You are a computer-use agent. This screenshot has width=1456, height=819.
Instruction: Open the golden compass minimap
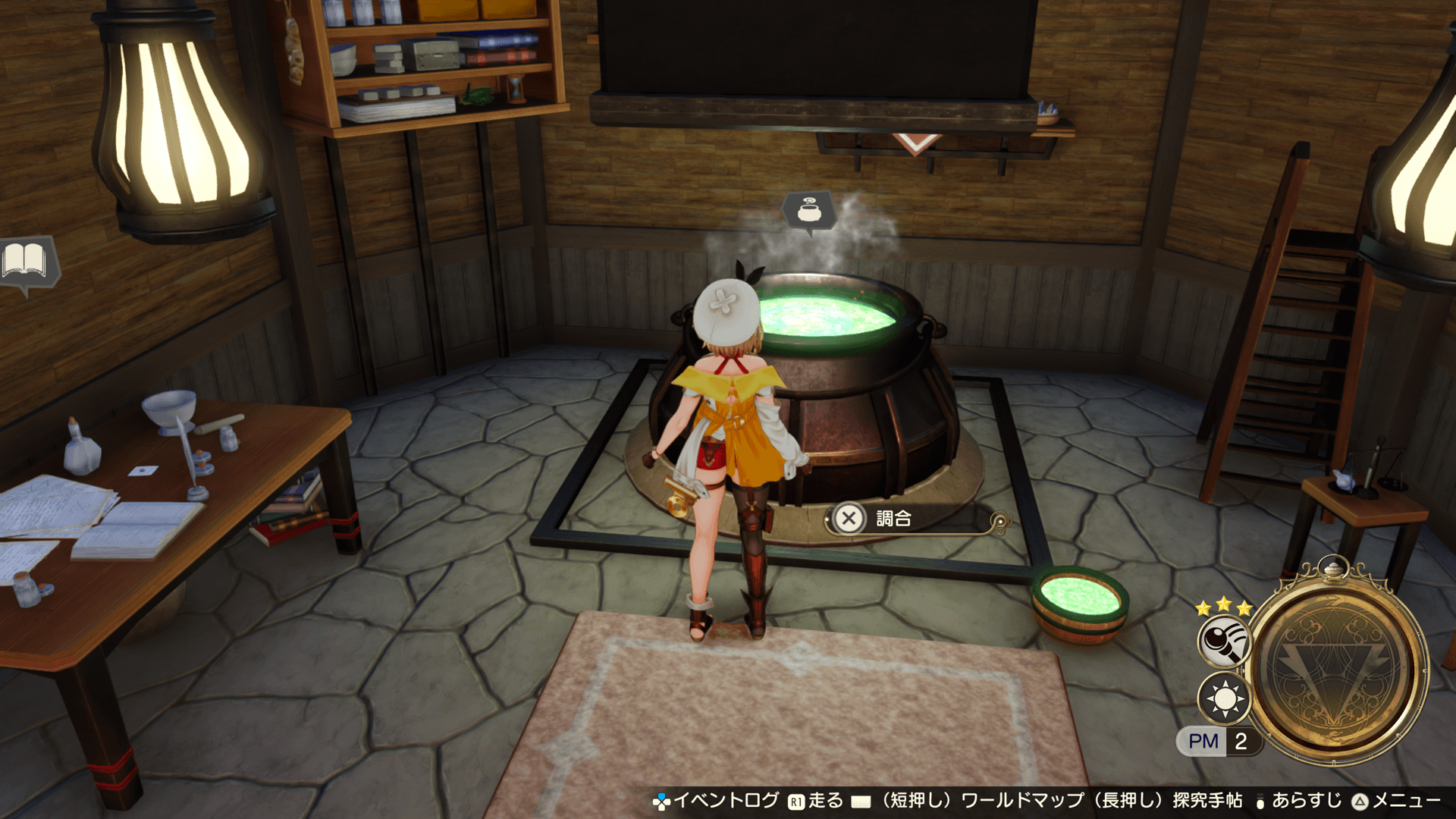1338,669
